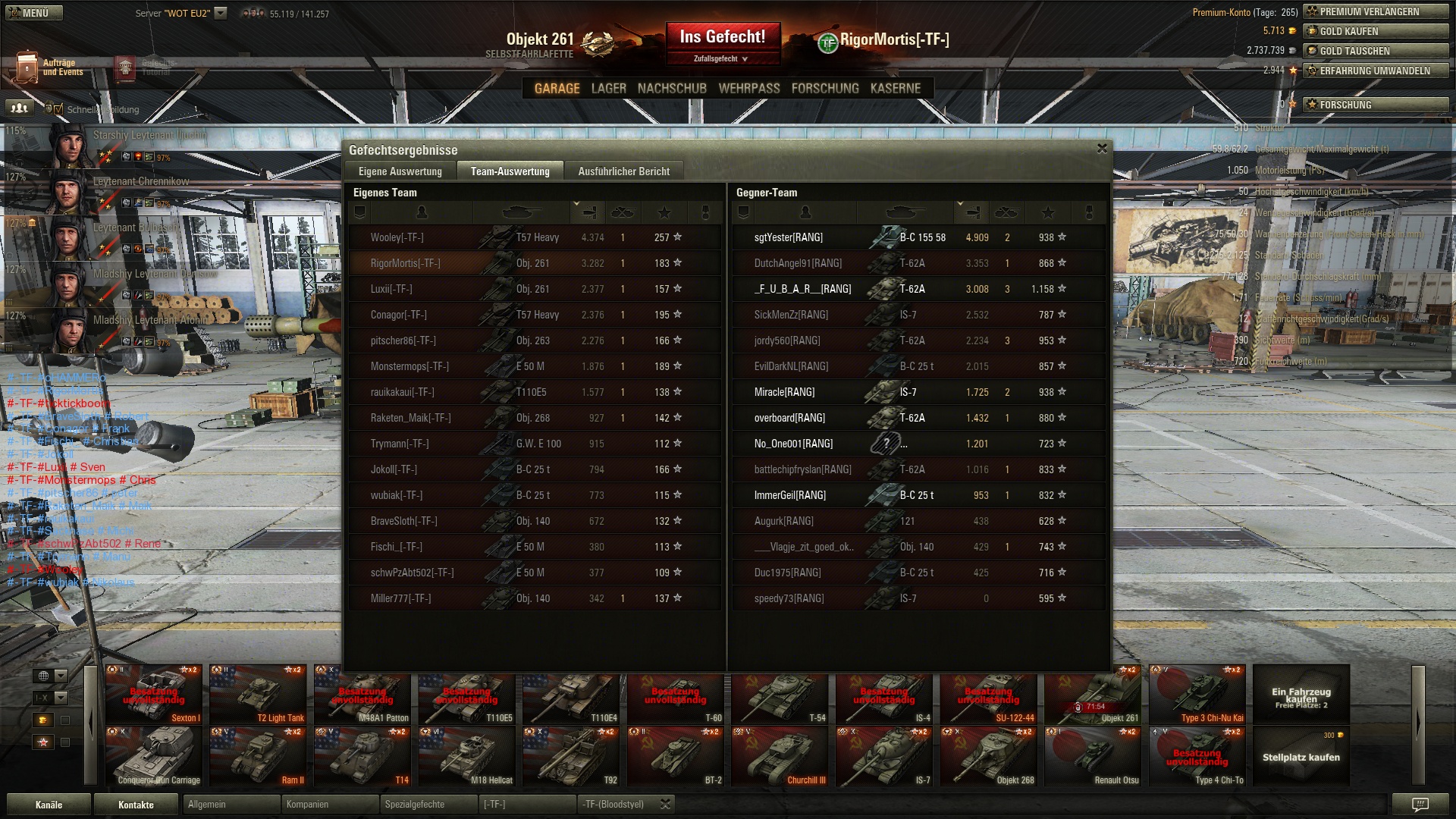Select the T110E5 tank in carousel
1456x819 pixels.
coord(466,695)
